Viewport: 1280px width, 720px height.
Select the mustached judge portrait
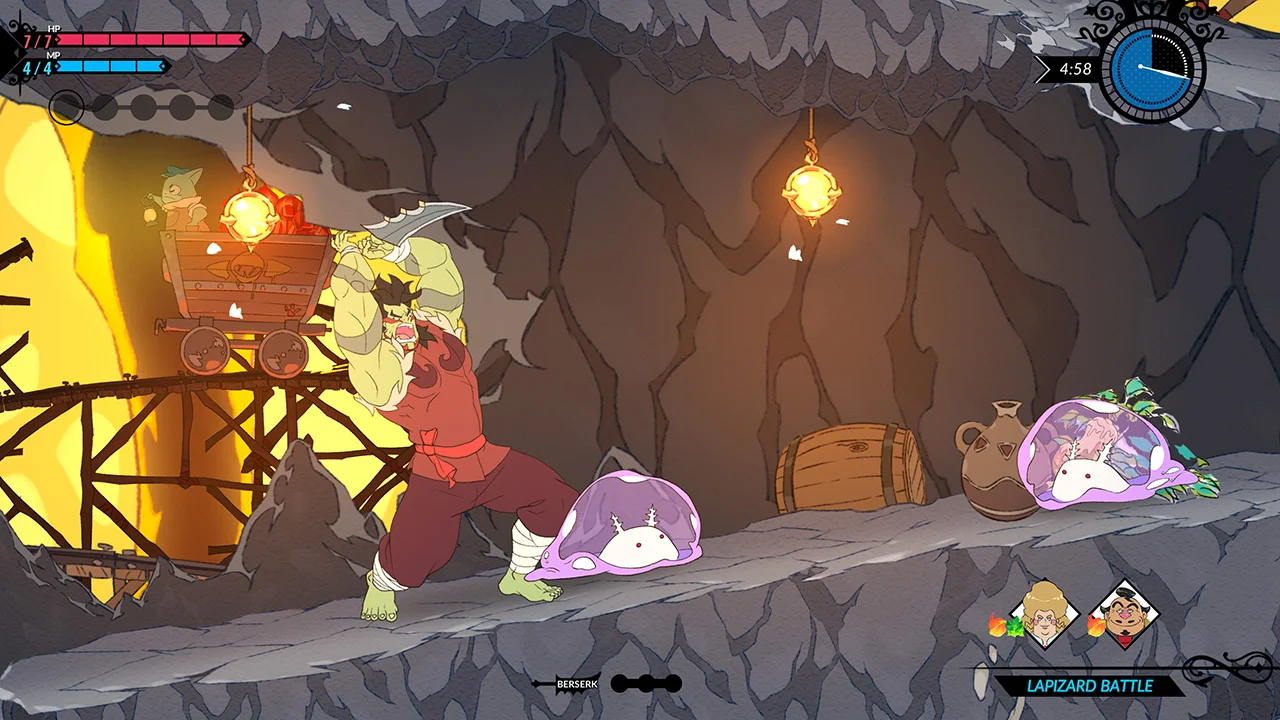(x=1124, y=614)
